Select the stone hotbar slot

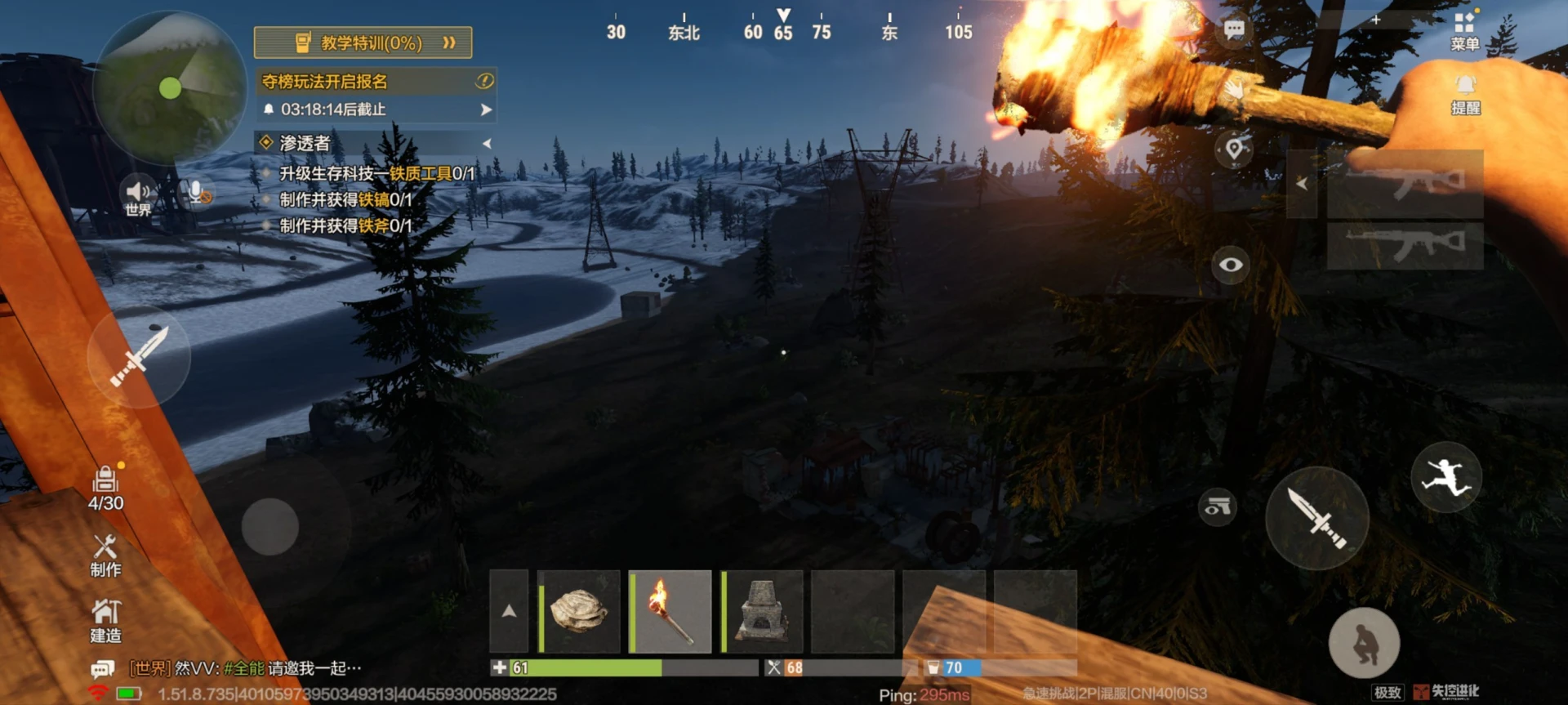click(579, 612)
